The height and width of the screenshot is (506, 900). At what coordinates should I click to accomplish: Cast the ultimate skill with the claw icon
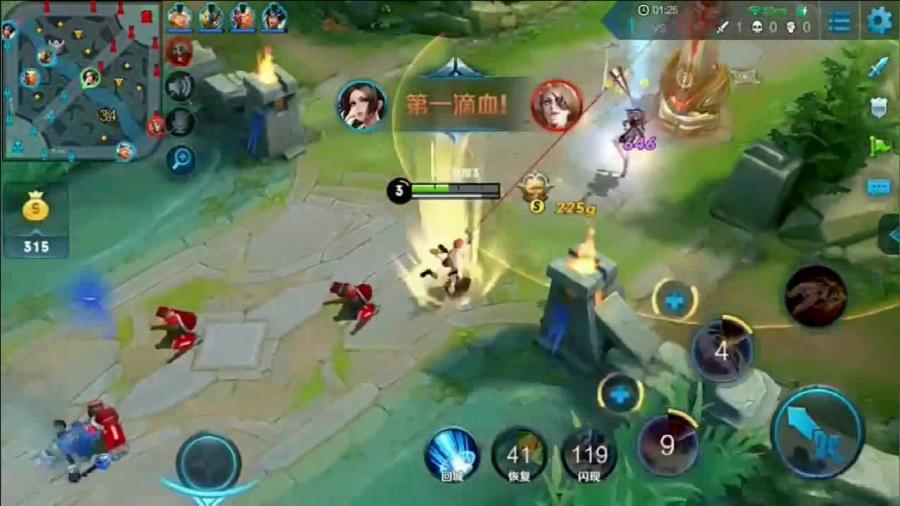[816, 296]
